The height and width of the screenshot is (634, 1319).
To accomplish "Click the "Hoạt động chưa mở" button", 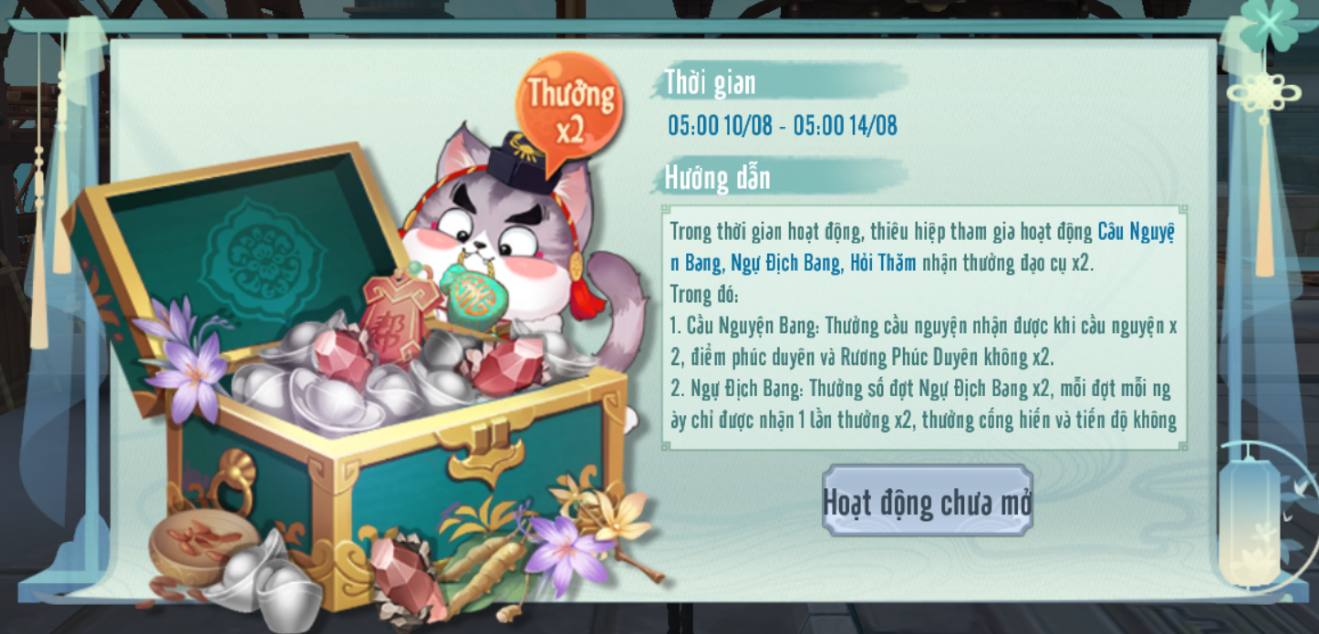I will pos(927,501).
